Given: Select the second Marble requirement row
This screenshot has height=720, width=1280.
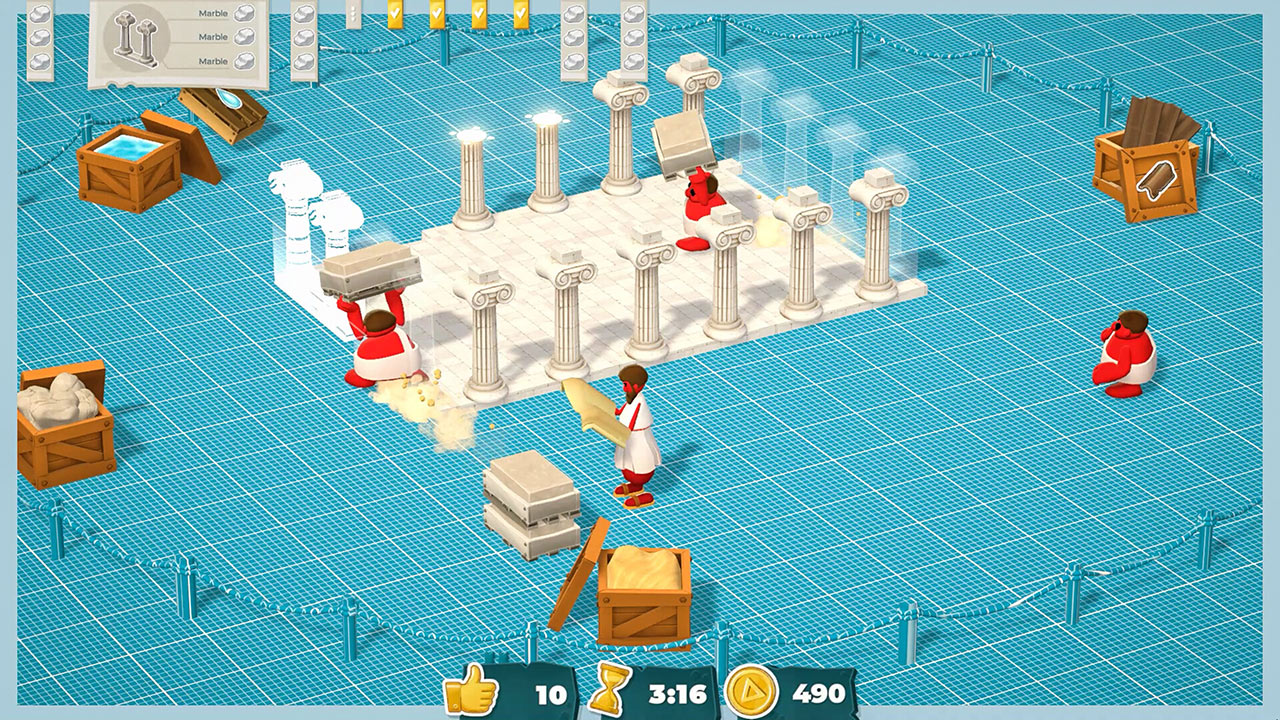Looking at the screenshot, I should 213,36.
